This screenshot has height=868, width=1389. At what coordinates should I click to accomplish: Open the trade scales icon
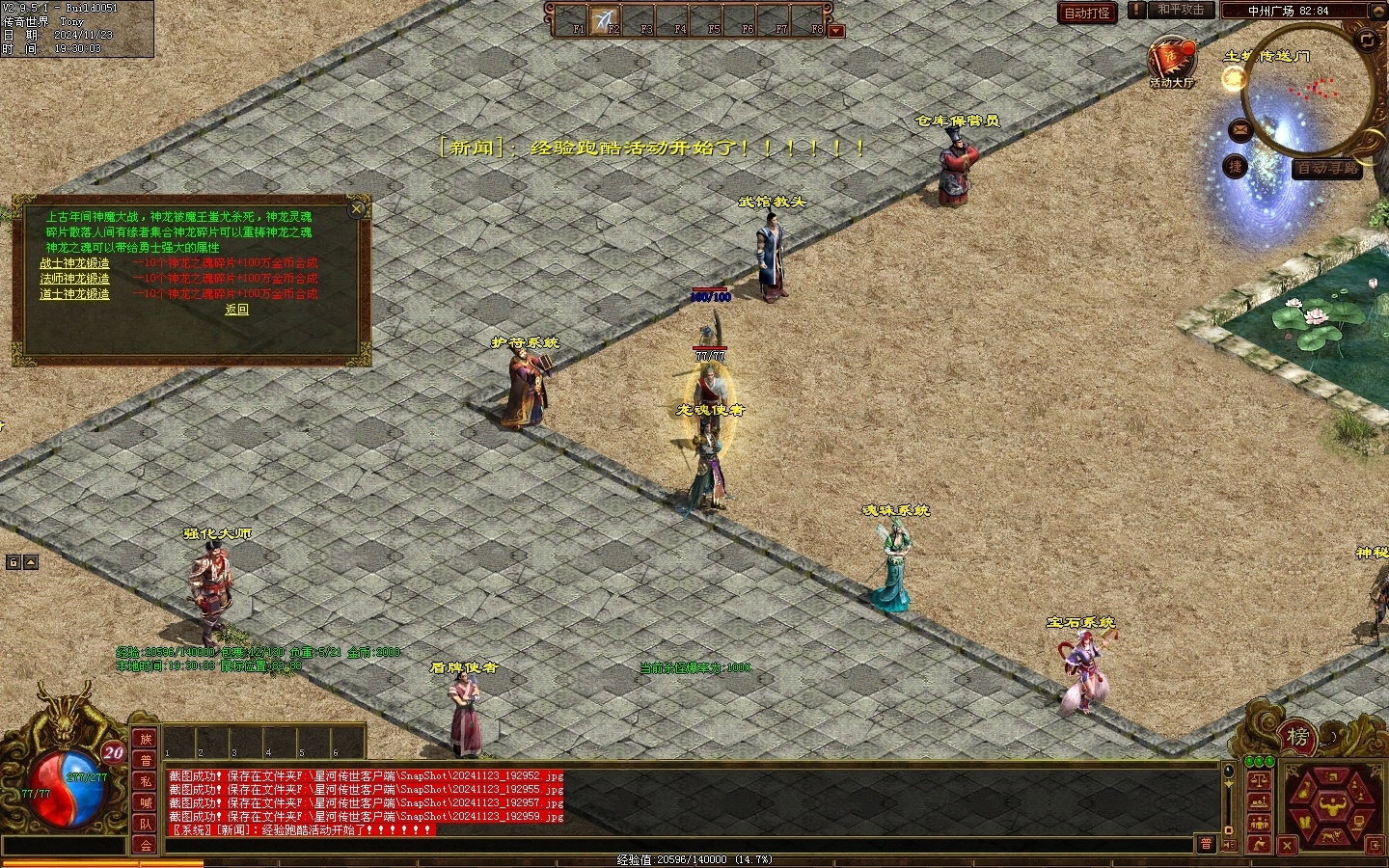pos(1258,780)
